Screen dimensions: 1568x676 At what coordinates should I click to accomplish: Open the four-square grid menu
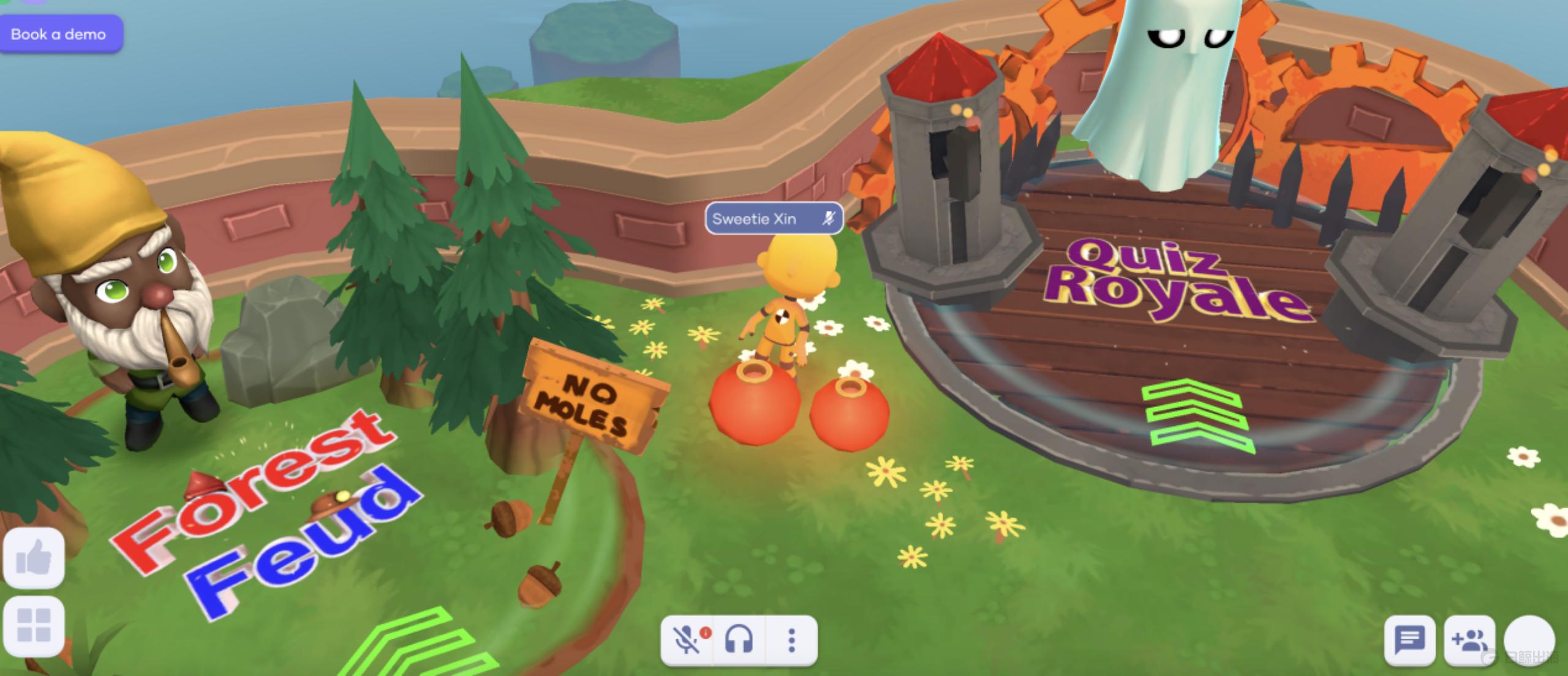coord(34,626)
